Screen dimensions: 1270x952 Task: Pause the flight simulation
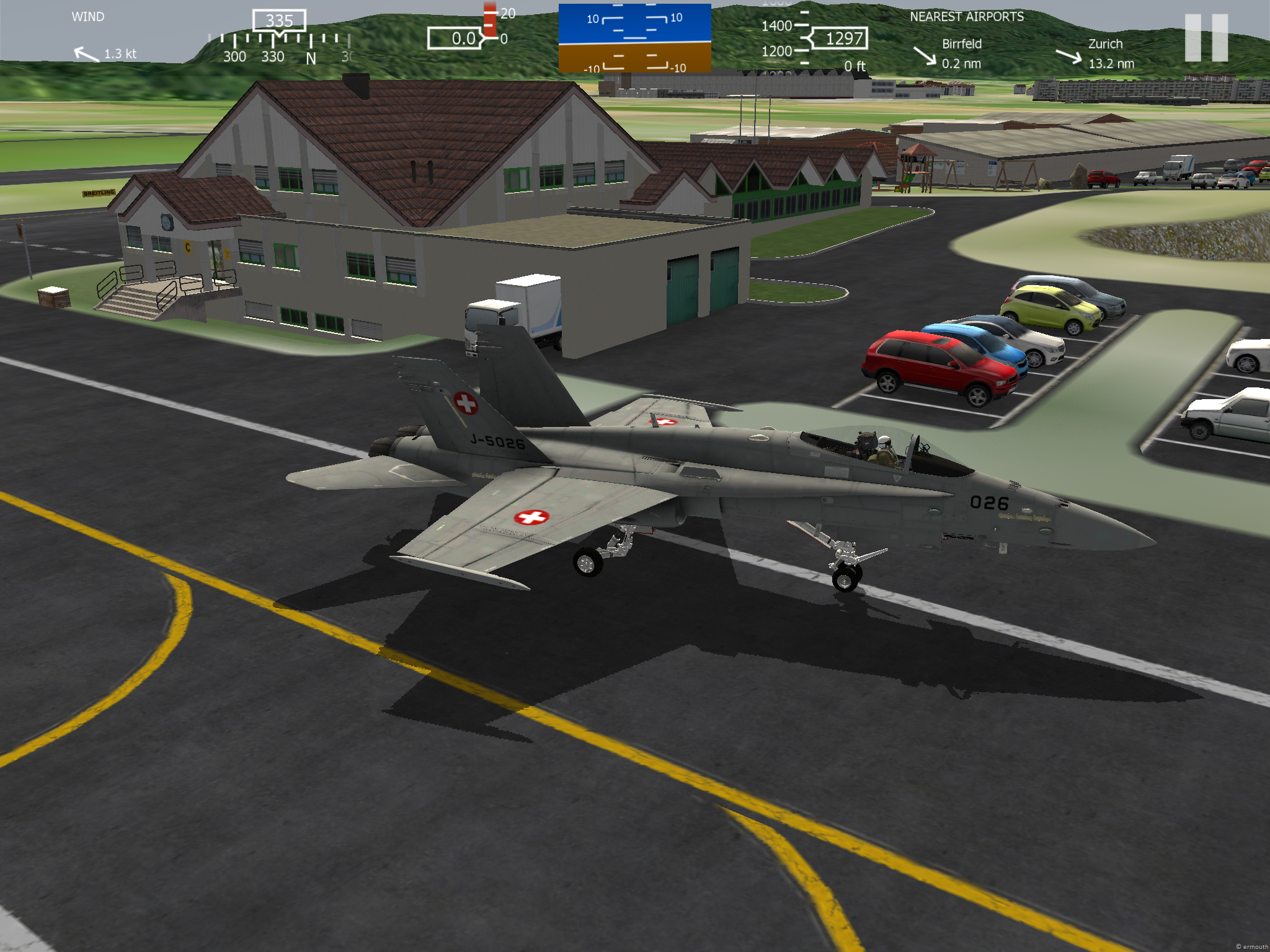click(1206, 37)
